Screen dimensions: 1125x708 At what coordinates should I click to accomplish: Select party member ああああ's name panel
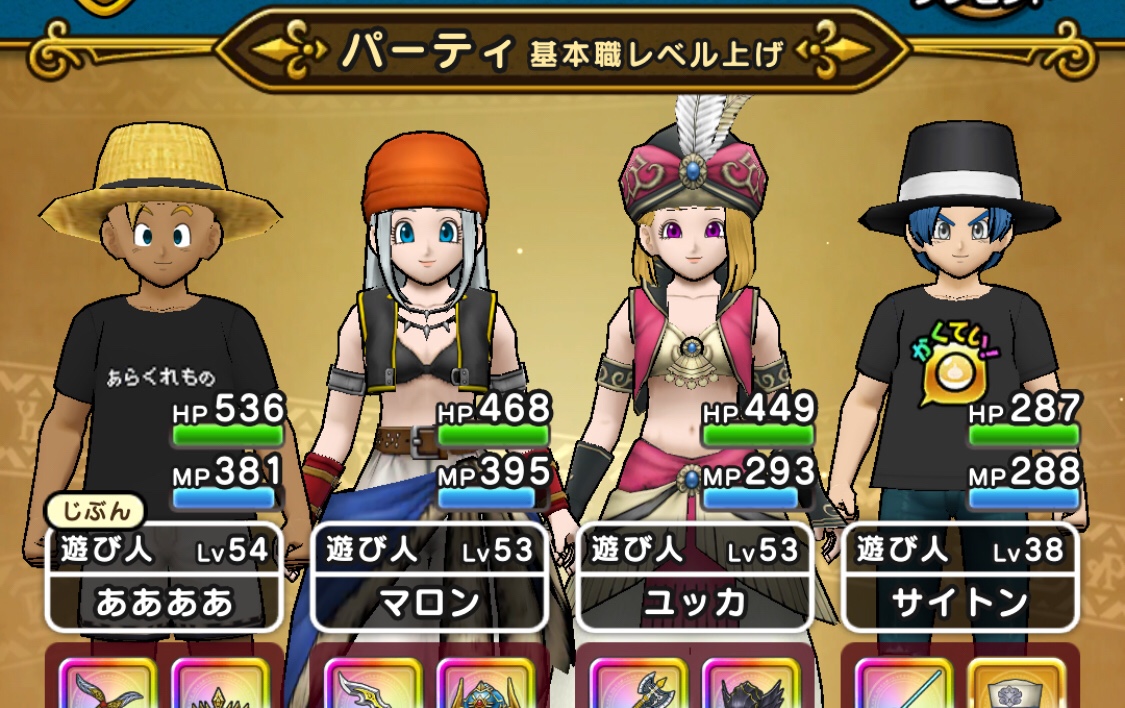[164, 577]
